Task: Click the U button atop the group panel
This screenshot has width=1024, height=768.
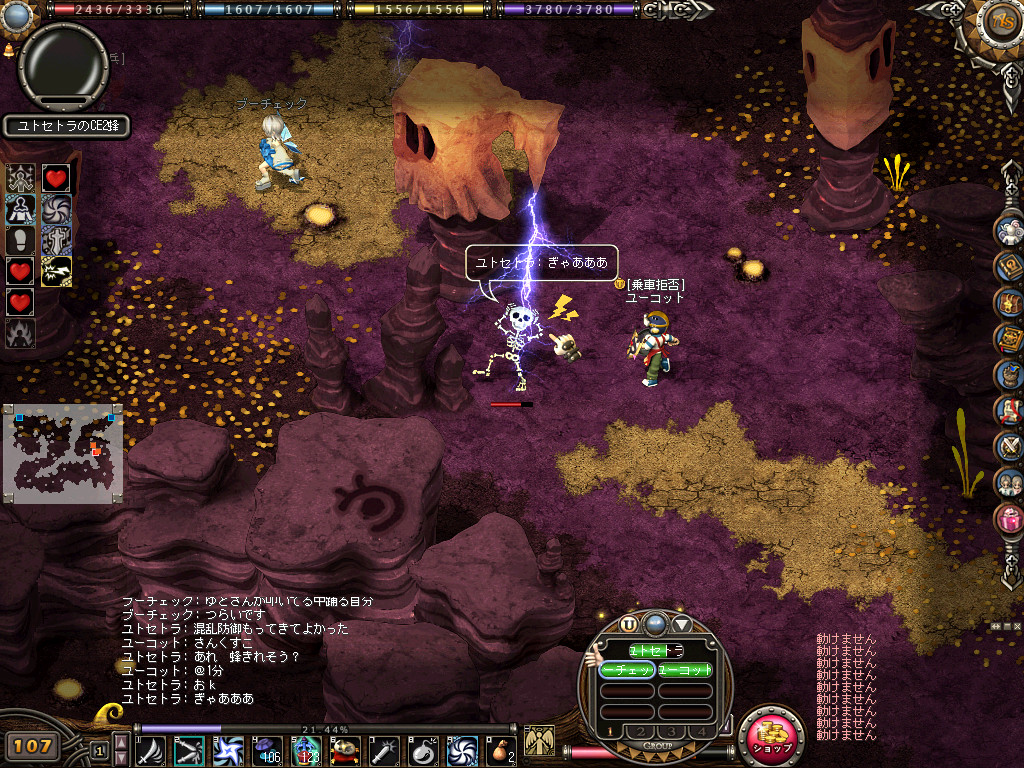Action: pos(629,624)
